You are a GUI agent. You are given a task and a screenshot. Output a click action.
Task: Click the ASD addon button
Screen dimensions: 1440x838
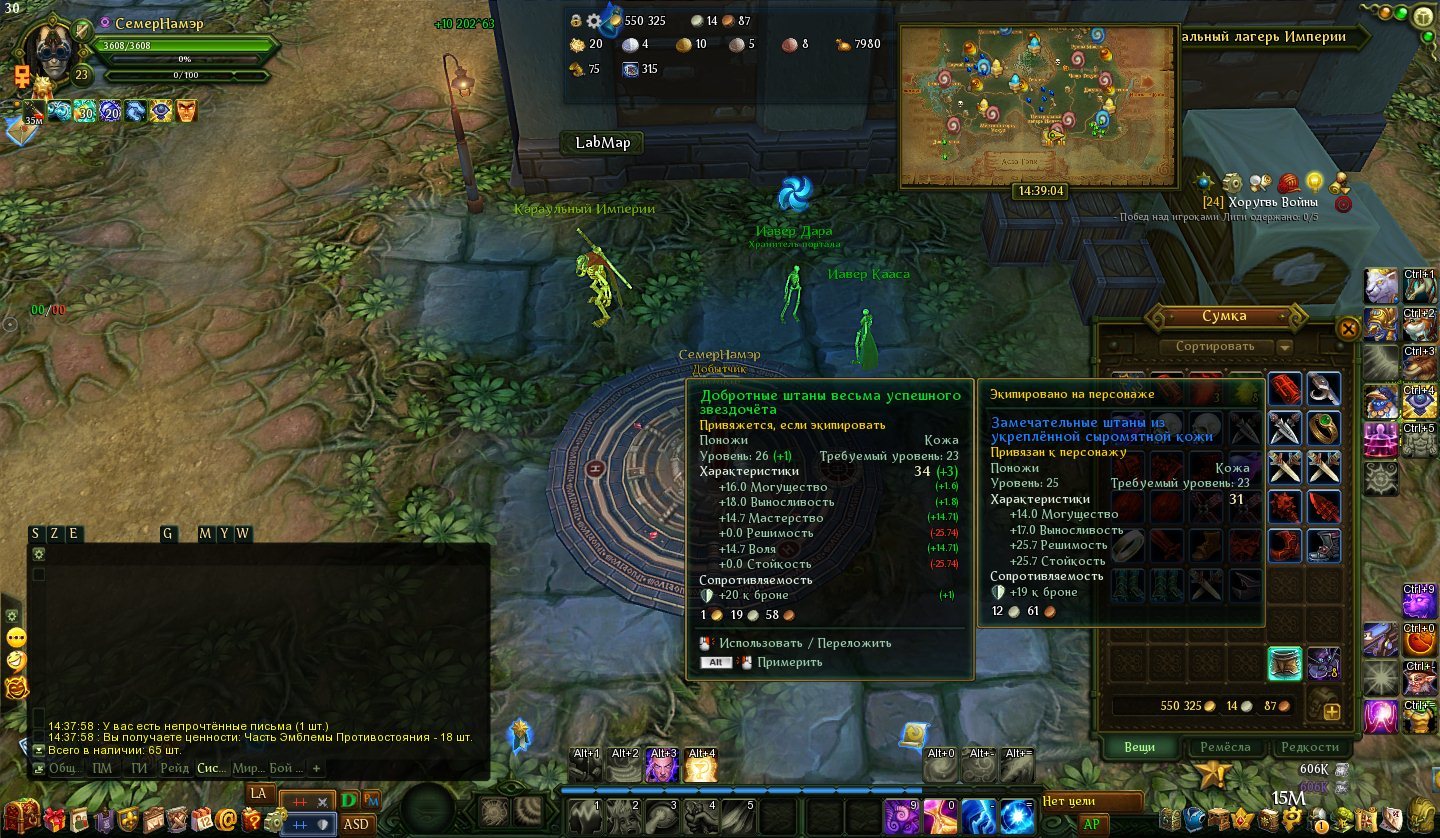[357, 824]
